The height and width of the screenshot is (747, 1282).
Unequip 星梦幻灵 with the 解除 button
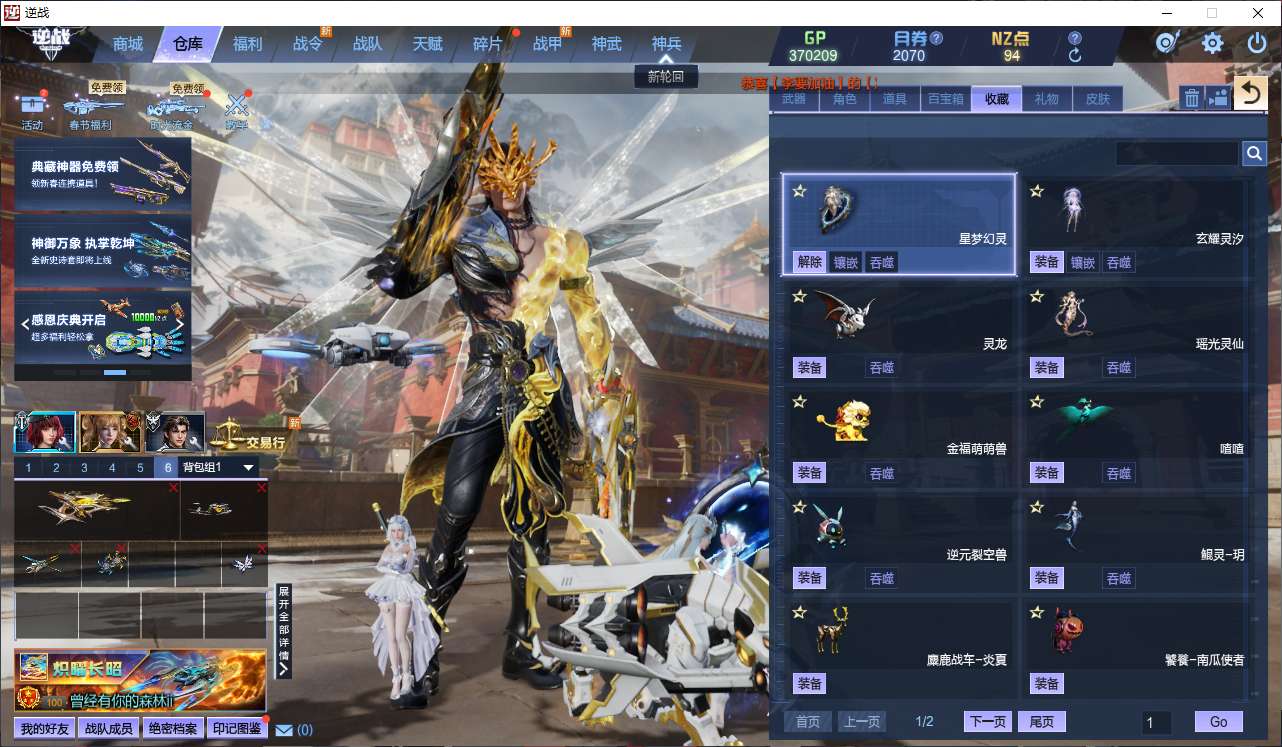tap(809, 262)
